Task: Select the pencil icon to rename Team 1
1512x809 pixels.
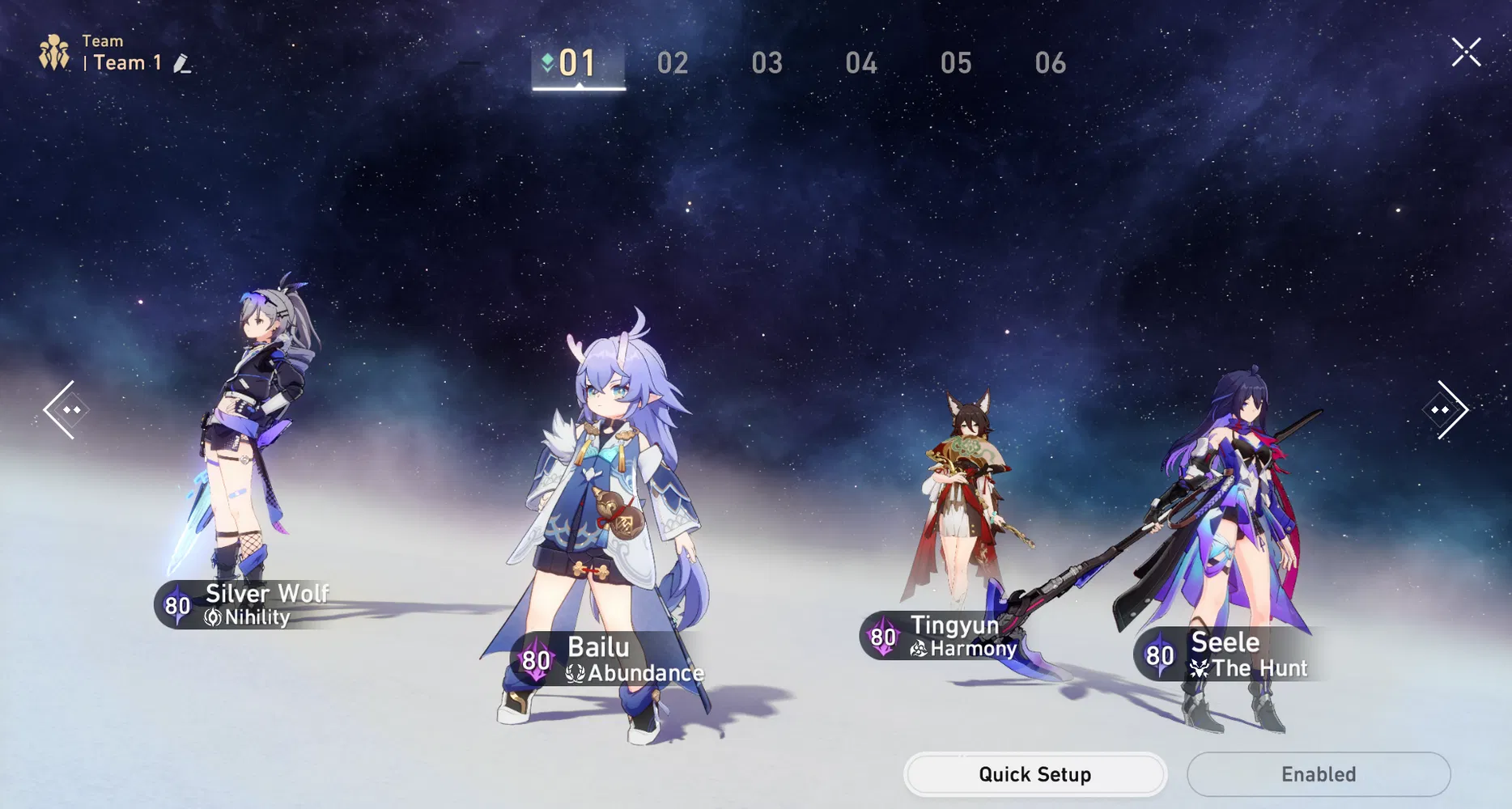Action: click(181, 61)
